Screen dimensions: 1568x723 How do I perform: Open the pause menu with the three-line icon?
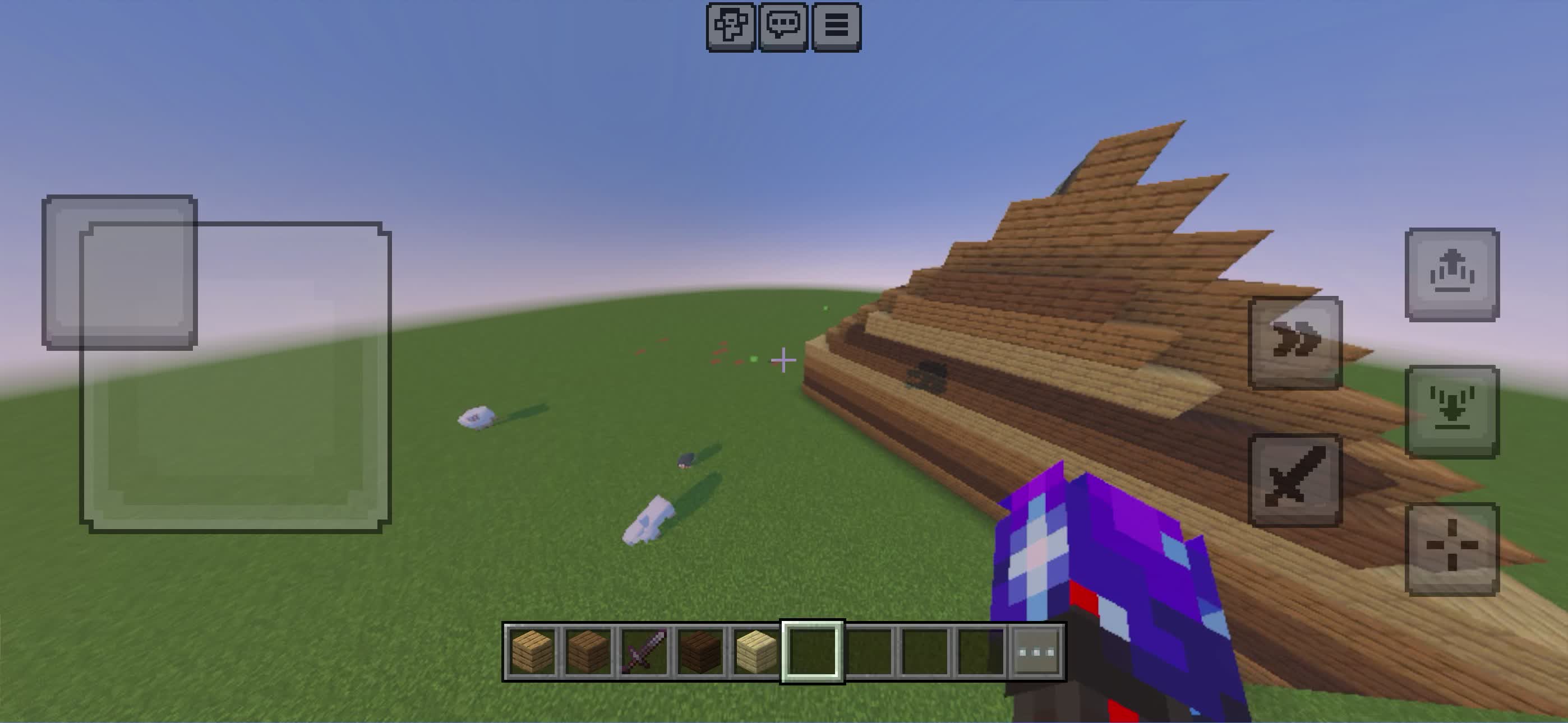click(836, 27)
